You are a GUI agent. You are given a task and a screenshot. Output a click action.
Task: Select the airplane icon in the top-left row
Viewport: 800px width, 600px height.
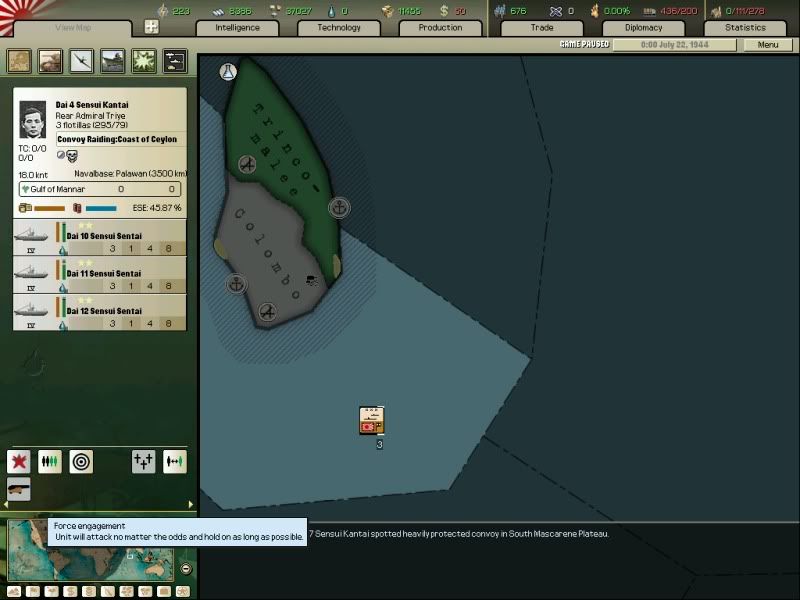point(81,62)
